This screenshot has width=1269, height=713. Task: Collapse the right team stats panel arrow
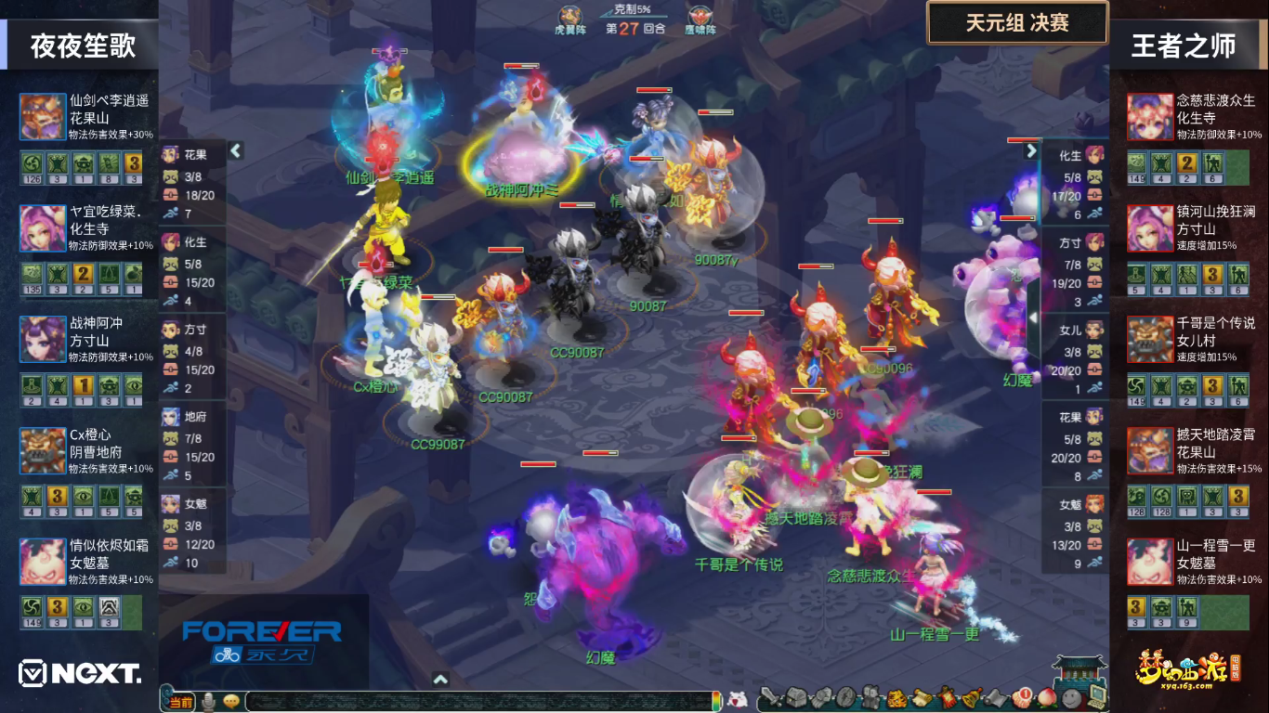pyautogui.click(x=1031, y=151)
